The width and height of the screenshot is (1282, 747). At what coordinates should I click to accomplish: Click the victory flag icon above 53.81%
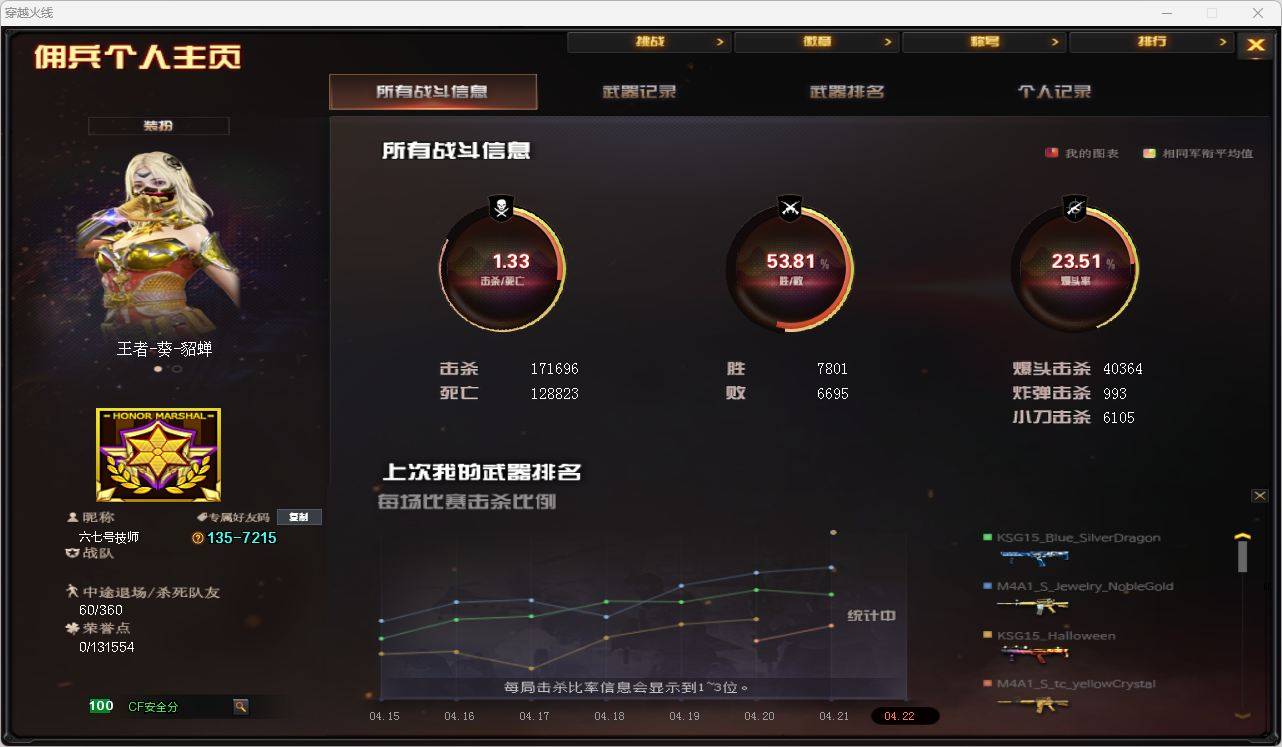coord(791,208)
